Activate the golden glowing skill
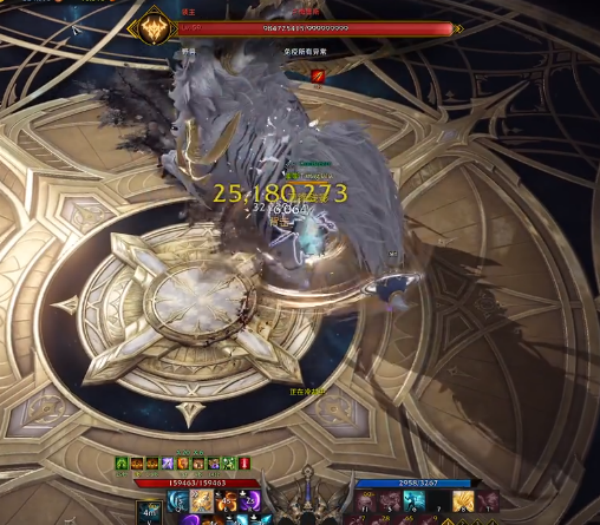The image size is (600, 525). coord(203,501)
